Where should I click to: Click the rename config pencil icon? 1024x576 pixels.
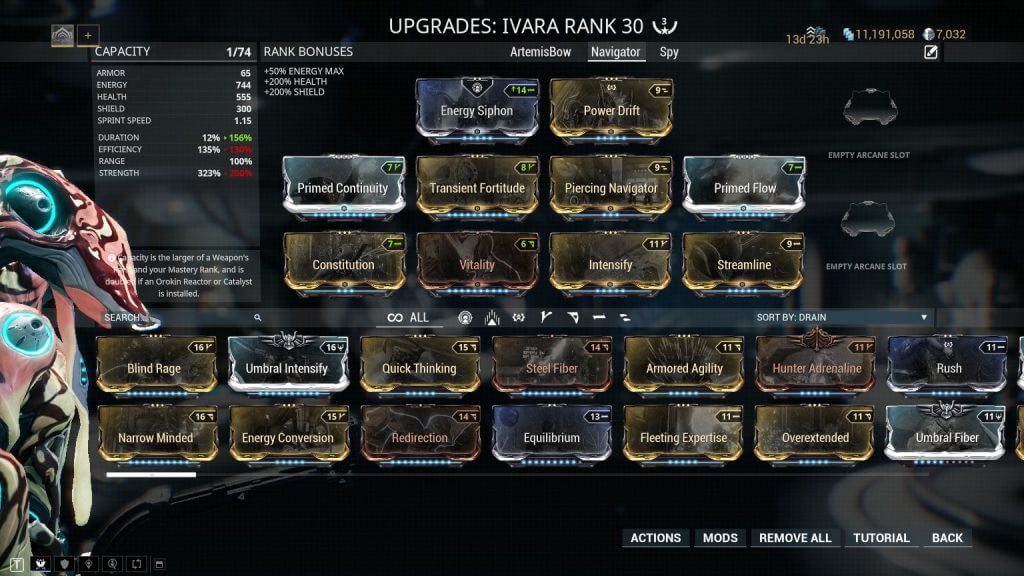point(931,53)
